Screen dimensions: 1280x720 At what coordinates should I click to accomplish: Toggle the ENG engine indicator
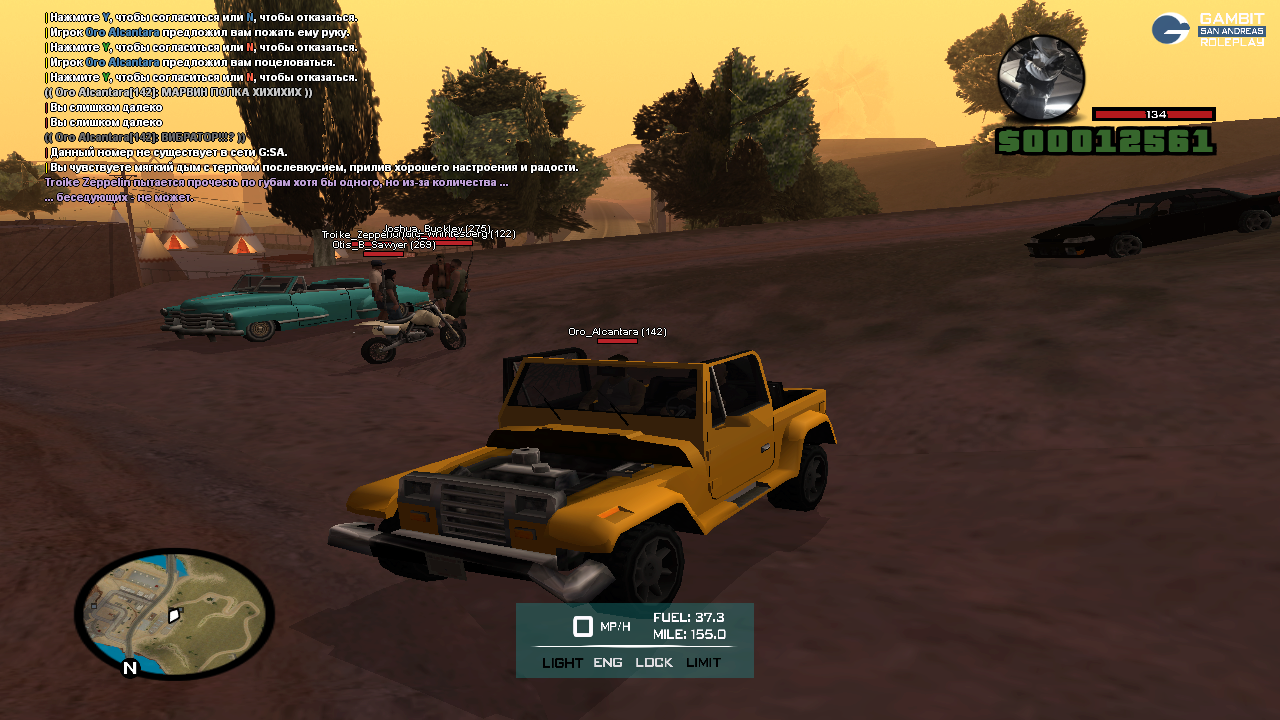click(608, 662)
